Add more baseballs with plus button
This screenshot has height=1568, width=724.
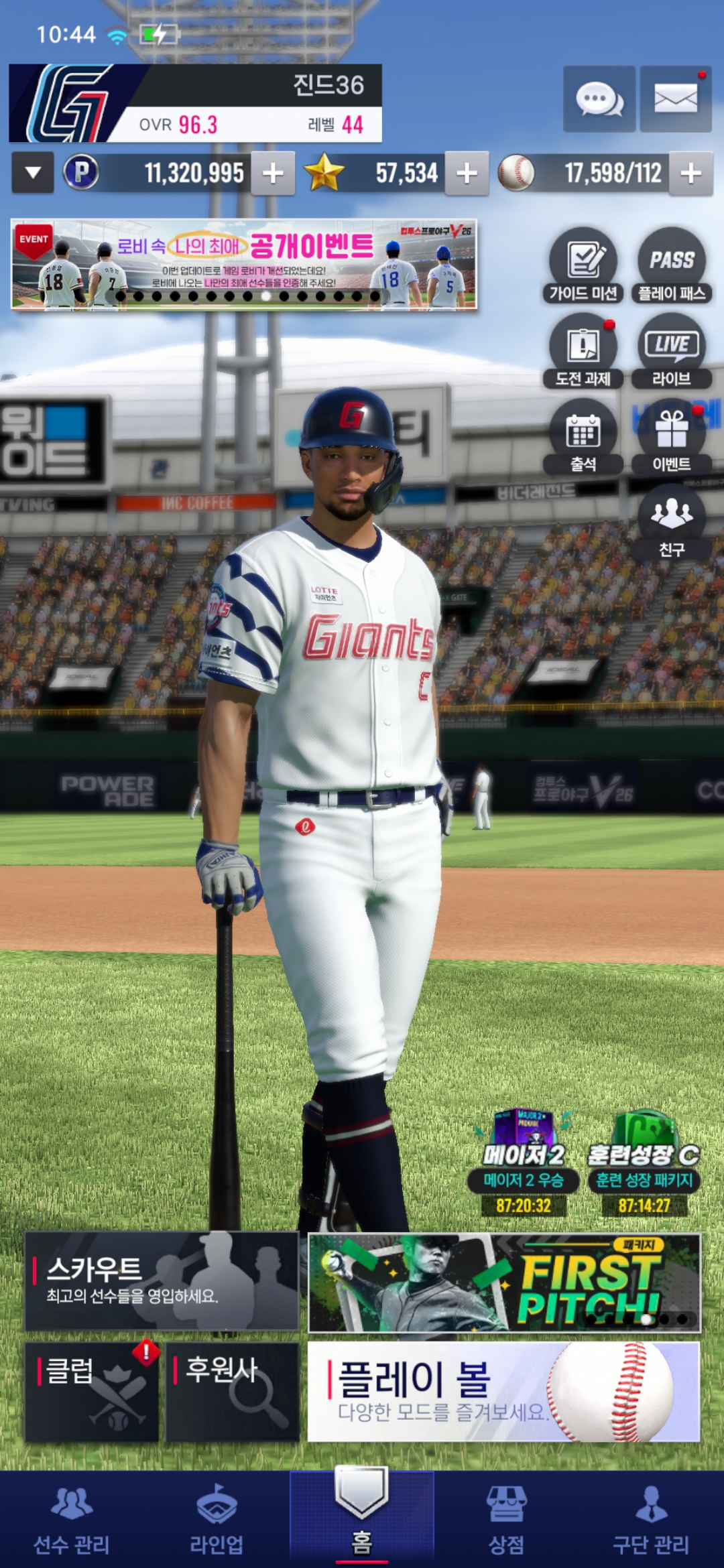(690, 174)
